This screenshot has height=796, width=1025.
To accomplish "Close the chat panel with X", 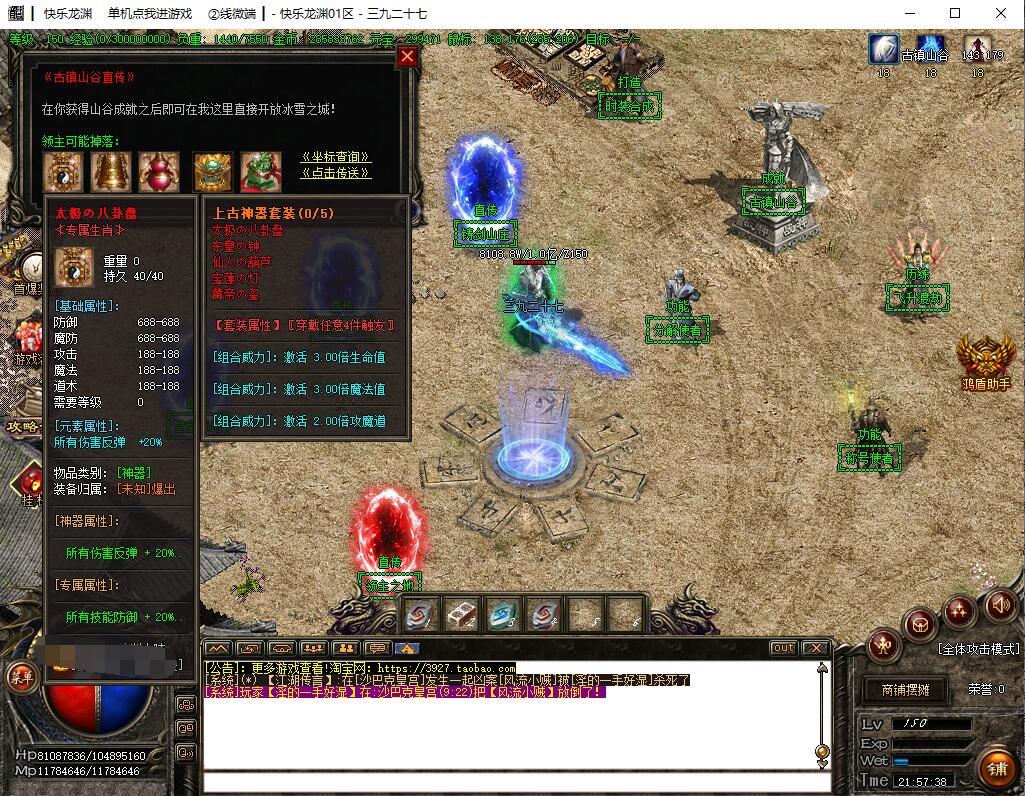I will (815, 648).
